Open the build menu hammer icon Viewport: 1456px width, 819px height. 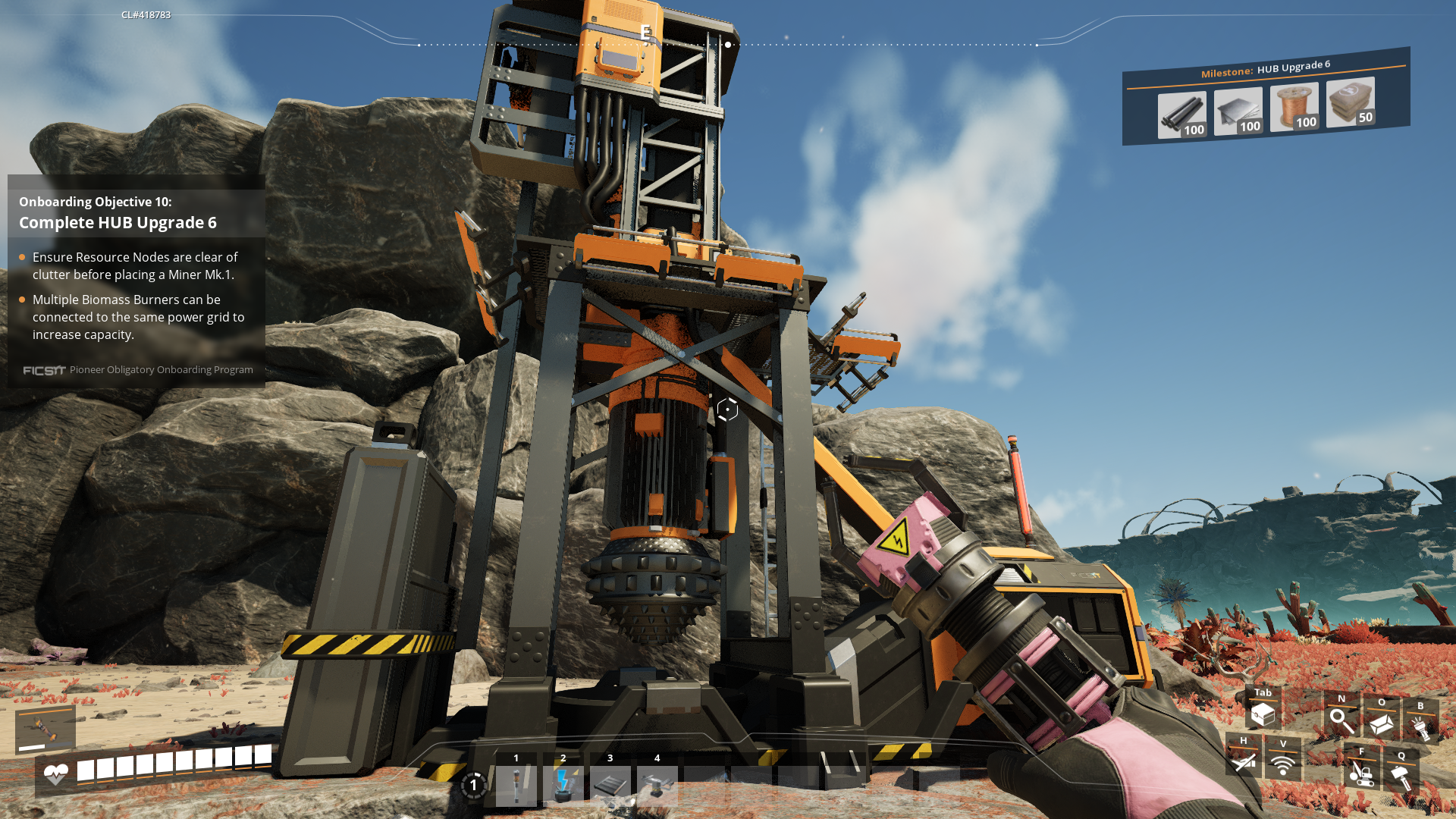tap(1401, 777)
